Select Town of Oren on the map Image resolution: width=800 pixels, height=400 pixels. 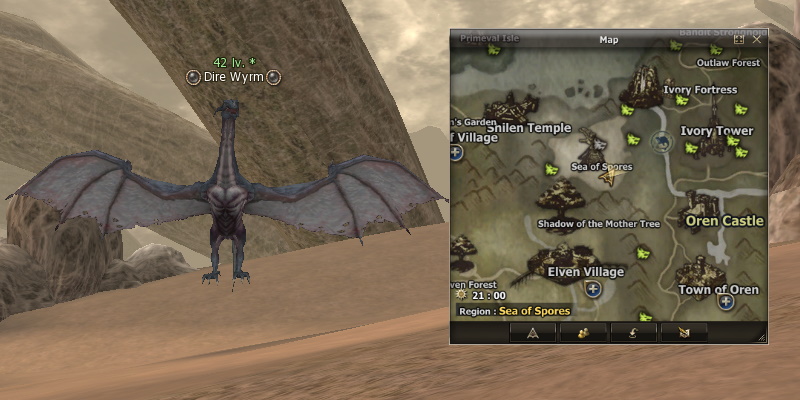click(x=697, y=270)
